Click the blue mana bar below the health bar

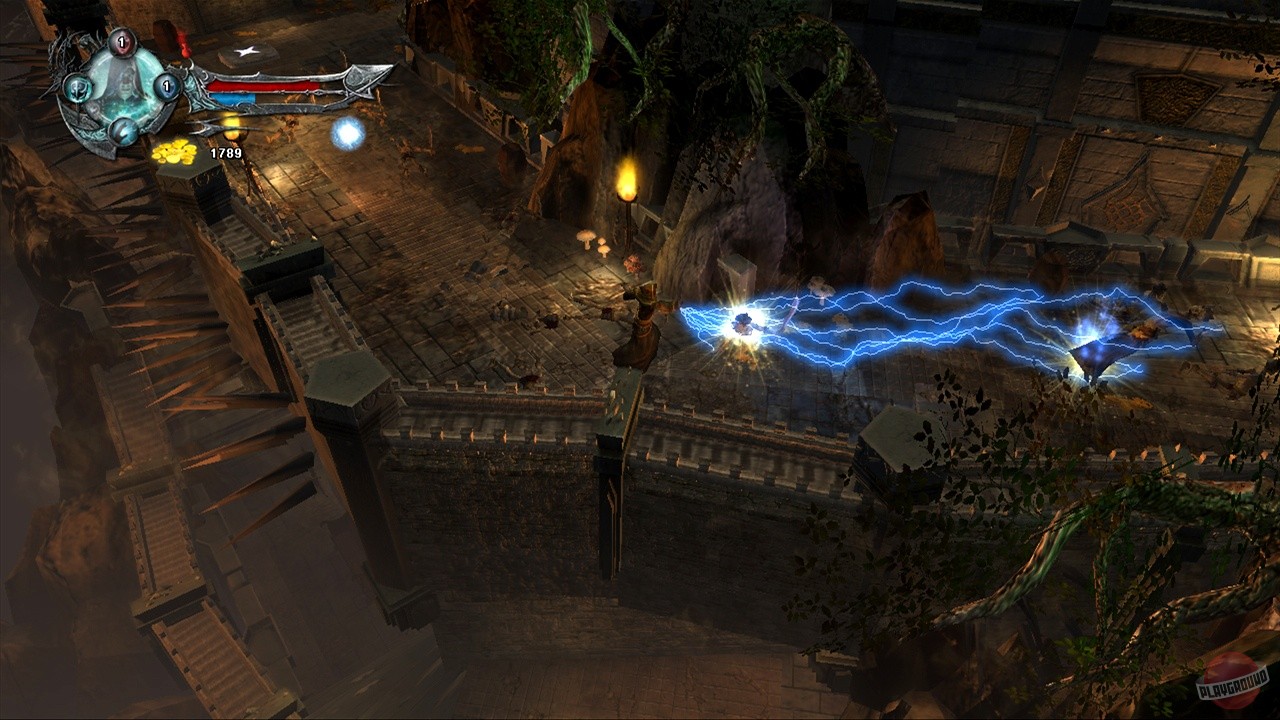[x=234, y=98]
